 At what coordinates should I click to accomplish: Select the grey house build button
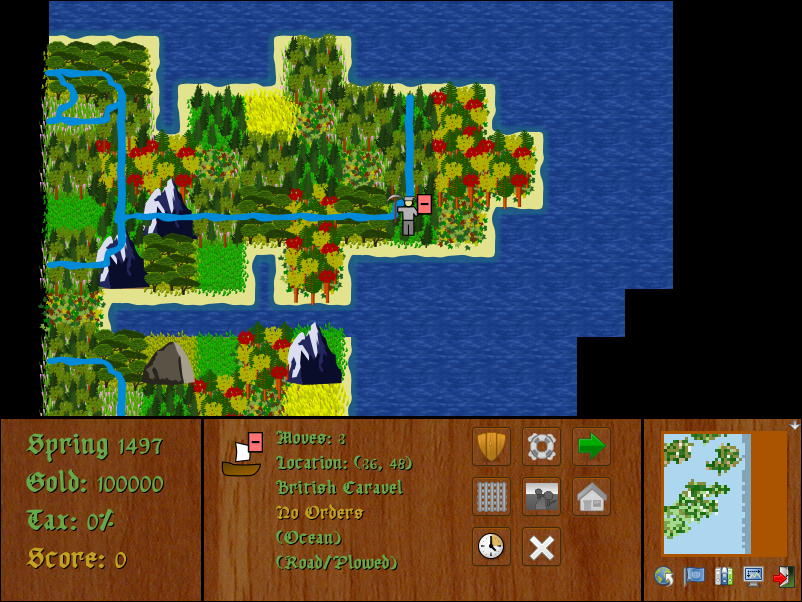[591, 496]
